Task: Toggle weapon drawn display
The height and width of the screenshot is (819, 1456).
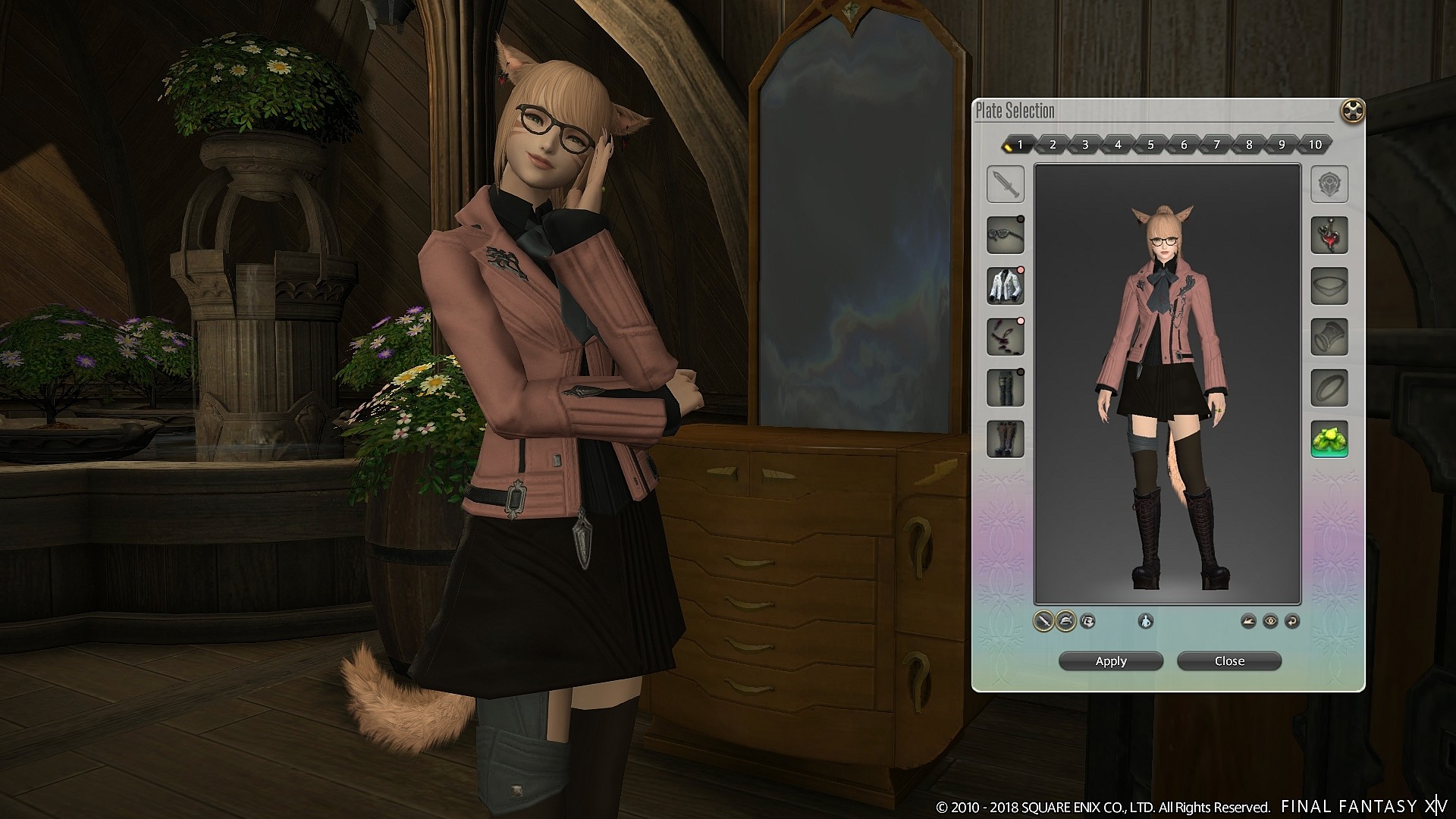Action: pos(1043,622)
